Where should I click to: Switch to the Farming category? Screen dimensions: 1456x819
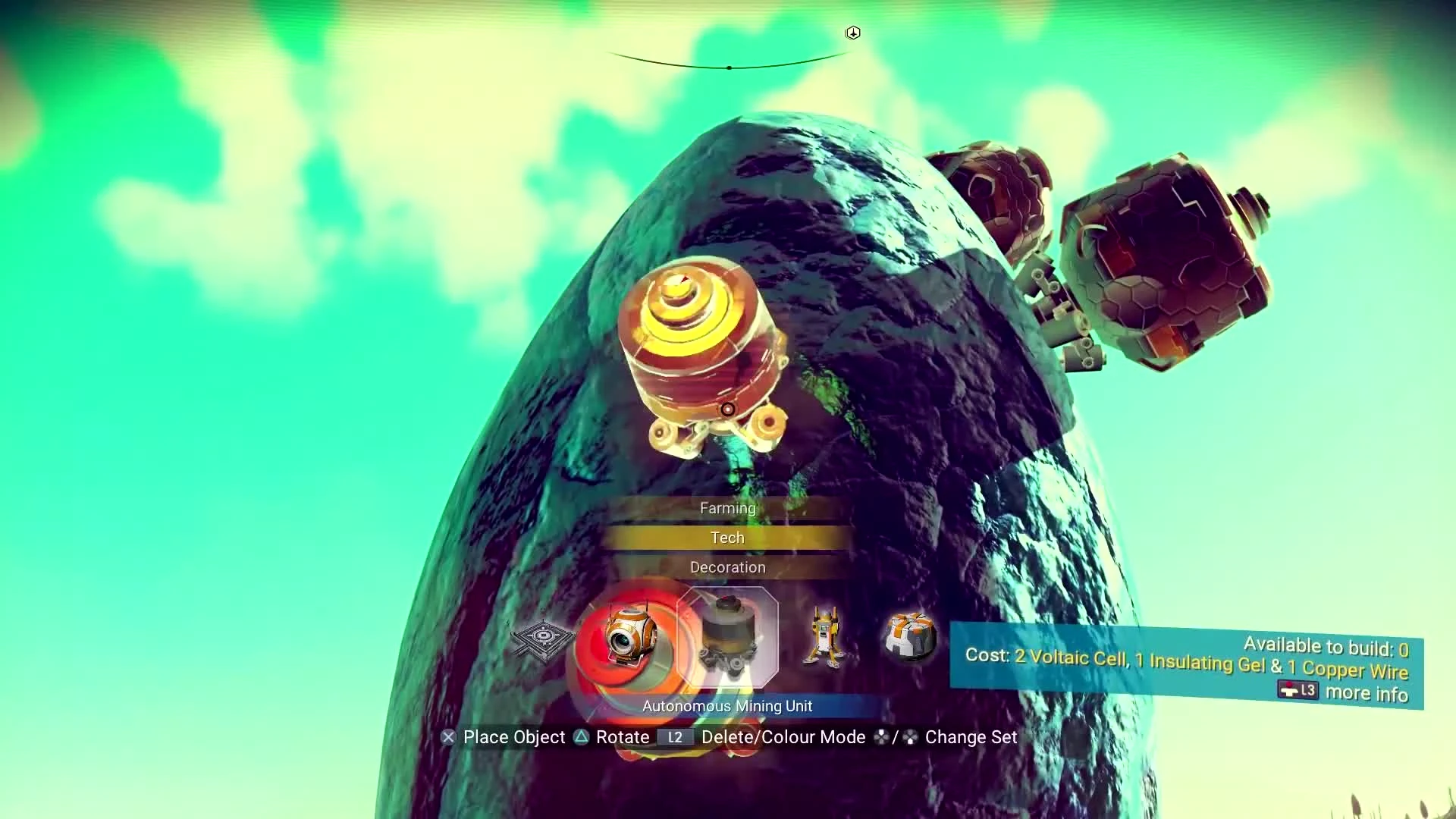(727, 508)
